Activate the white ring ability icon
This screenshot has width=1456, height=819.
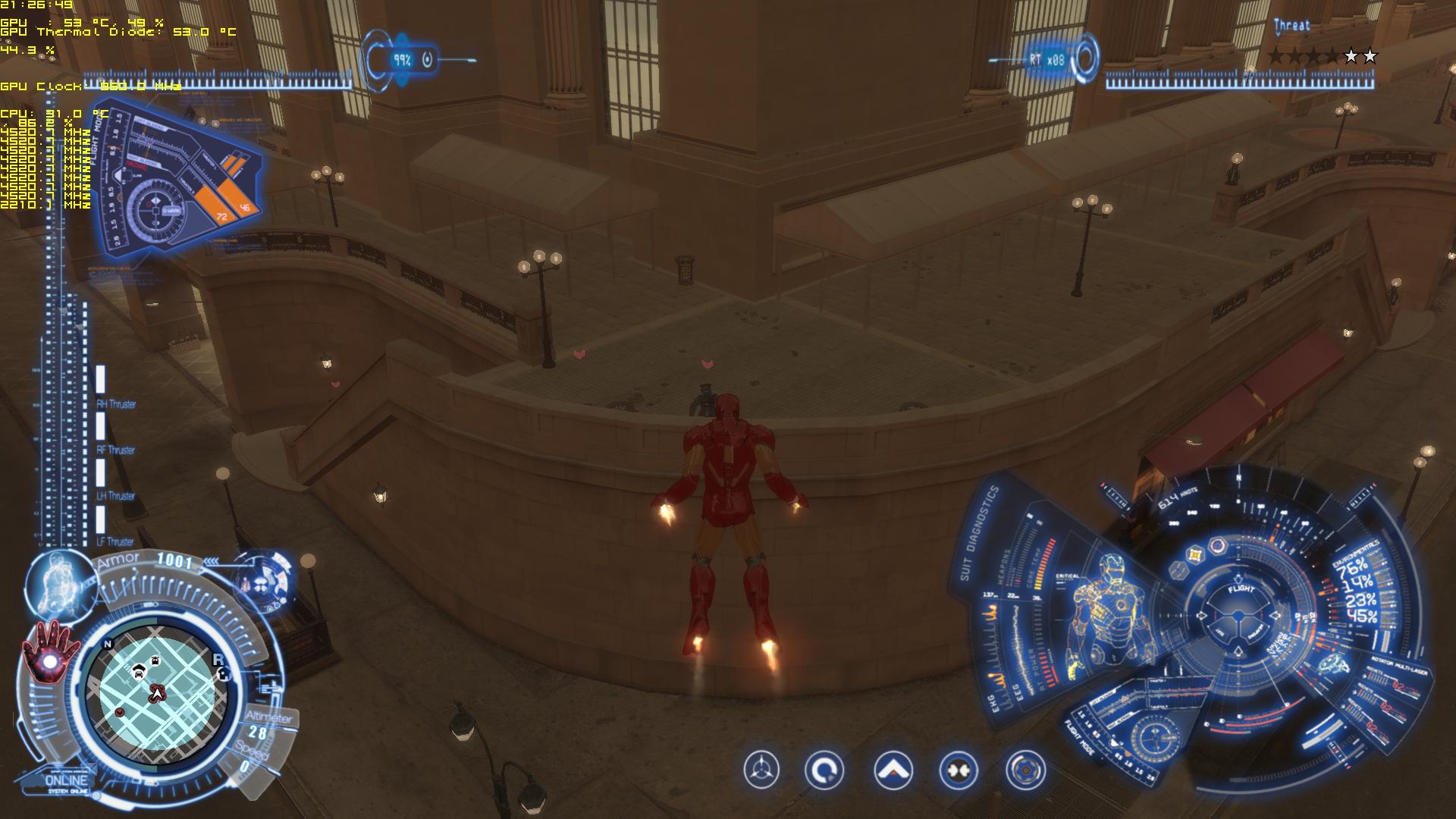pos(824,770)
